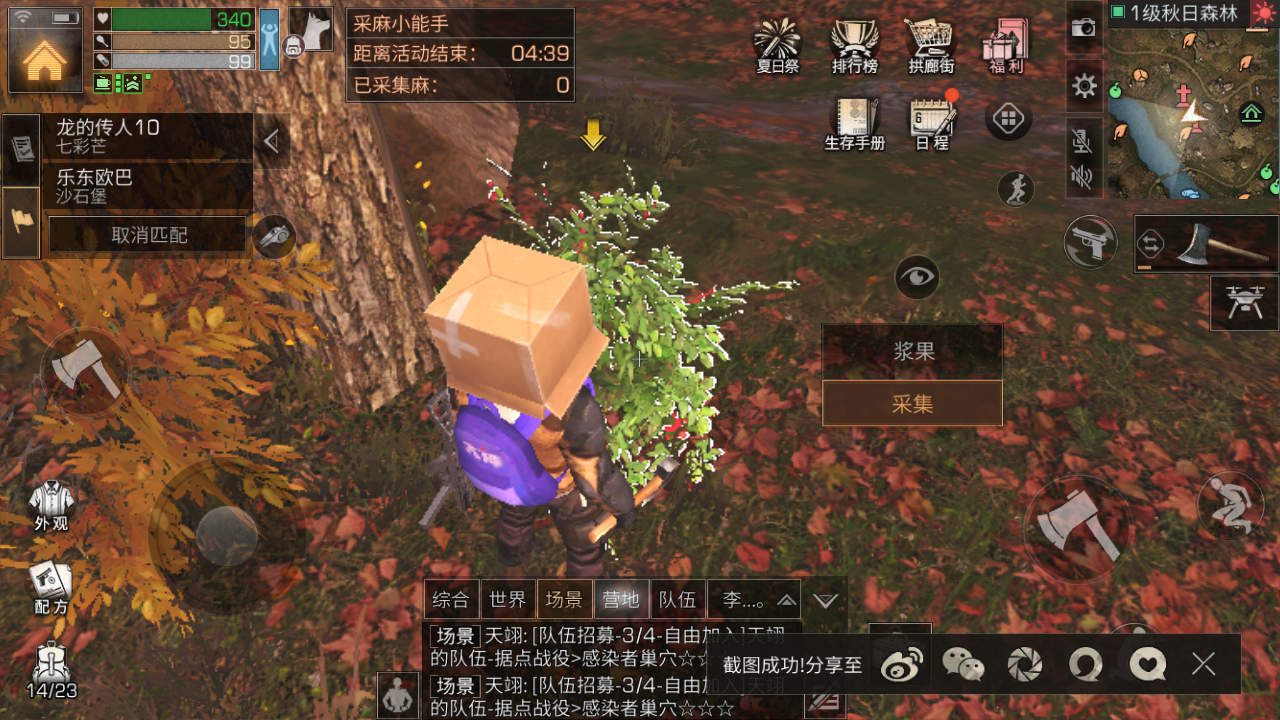The image size is (1280, 720).
Task: Close the screenshot share bar
Action: point(1204,663)
